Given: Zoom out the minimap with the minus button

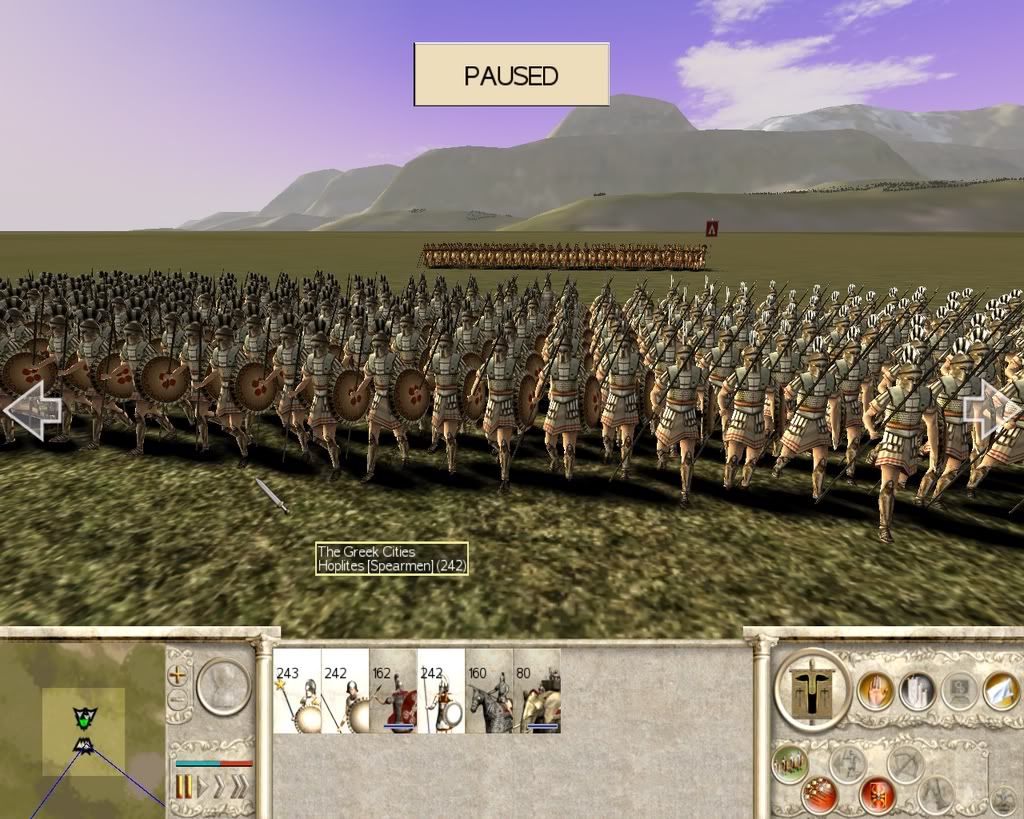Looking at the screenshot, I should (178, 699).
